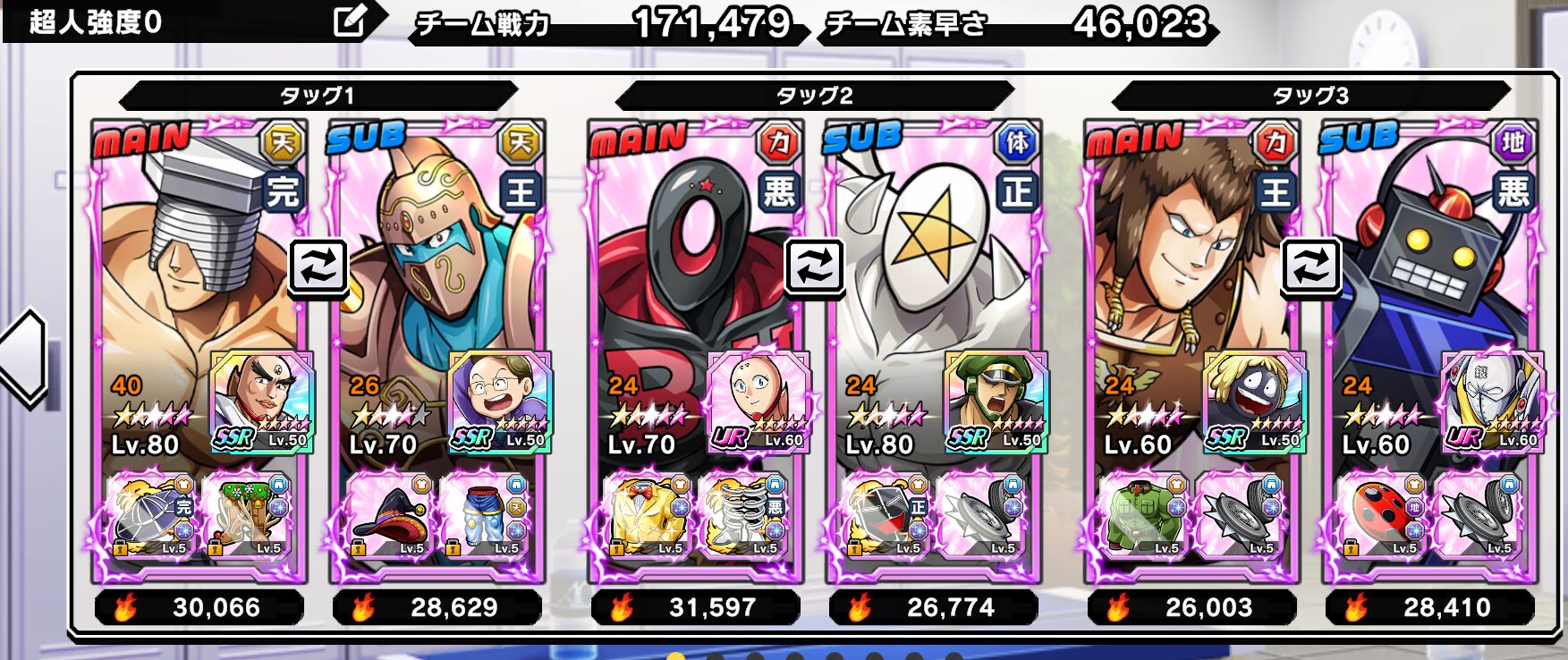Select the purple witch hat equipment

[x=390, y=516]
